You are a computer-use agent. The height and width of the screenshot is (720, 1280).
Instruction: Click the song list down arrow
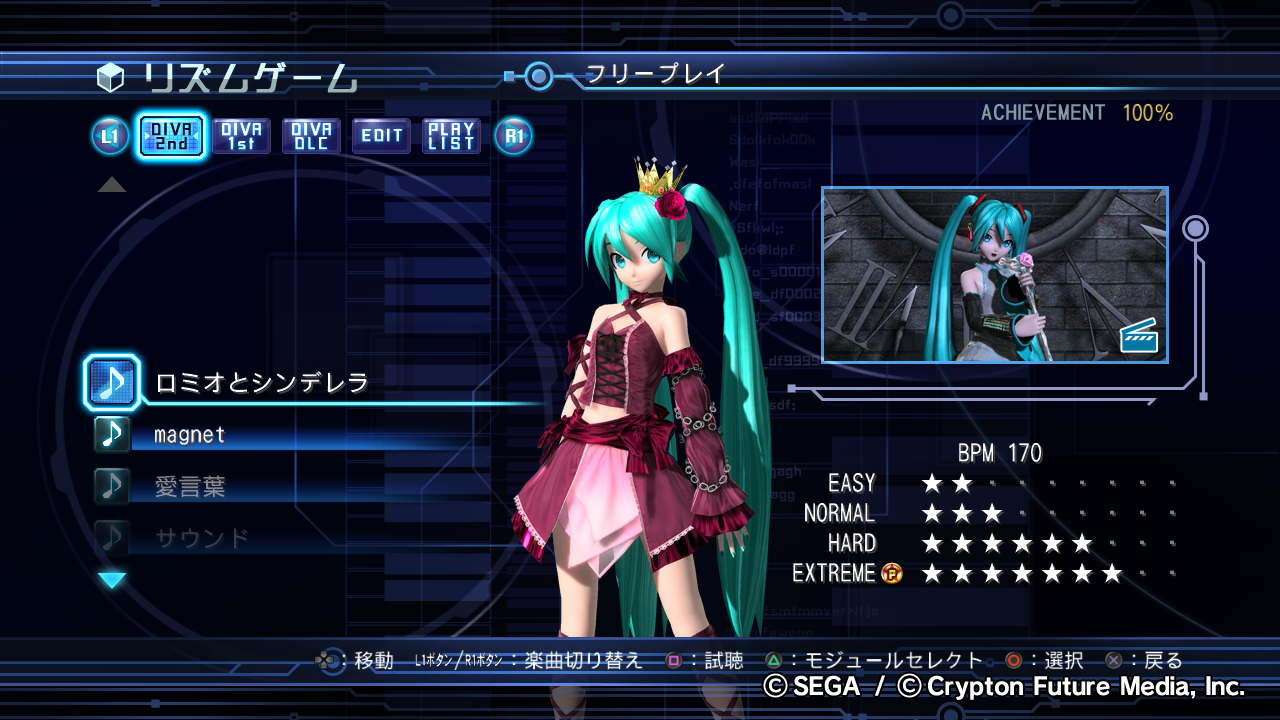click(112, 580)
